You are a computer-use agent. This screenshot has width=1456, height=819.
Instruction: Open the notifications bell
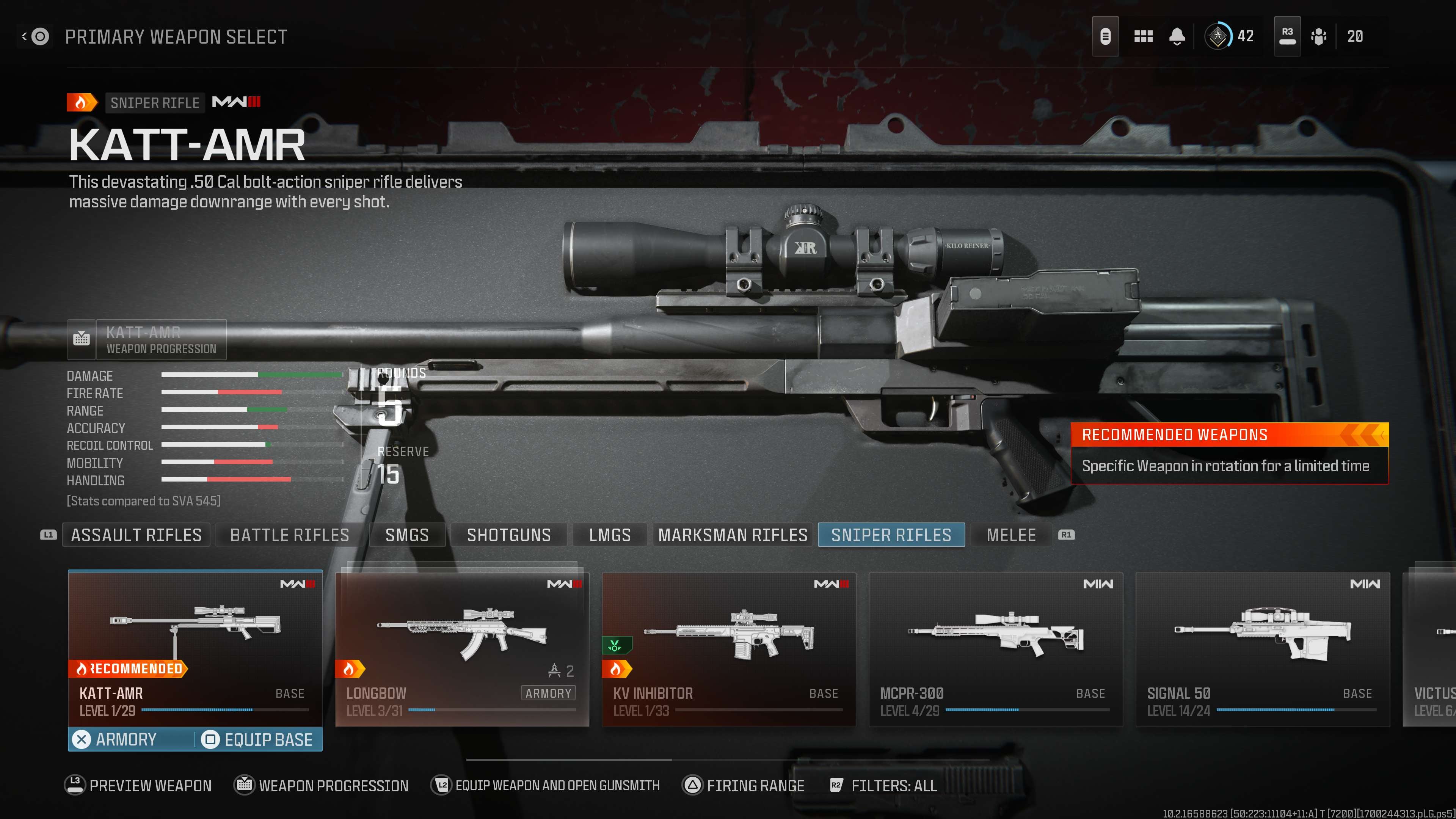1177,37
